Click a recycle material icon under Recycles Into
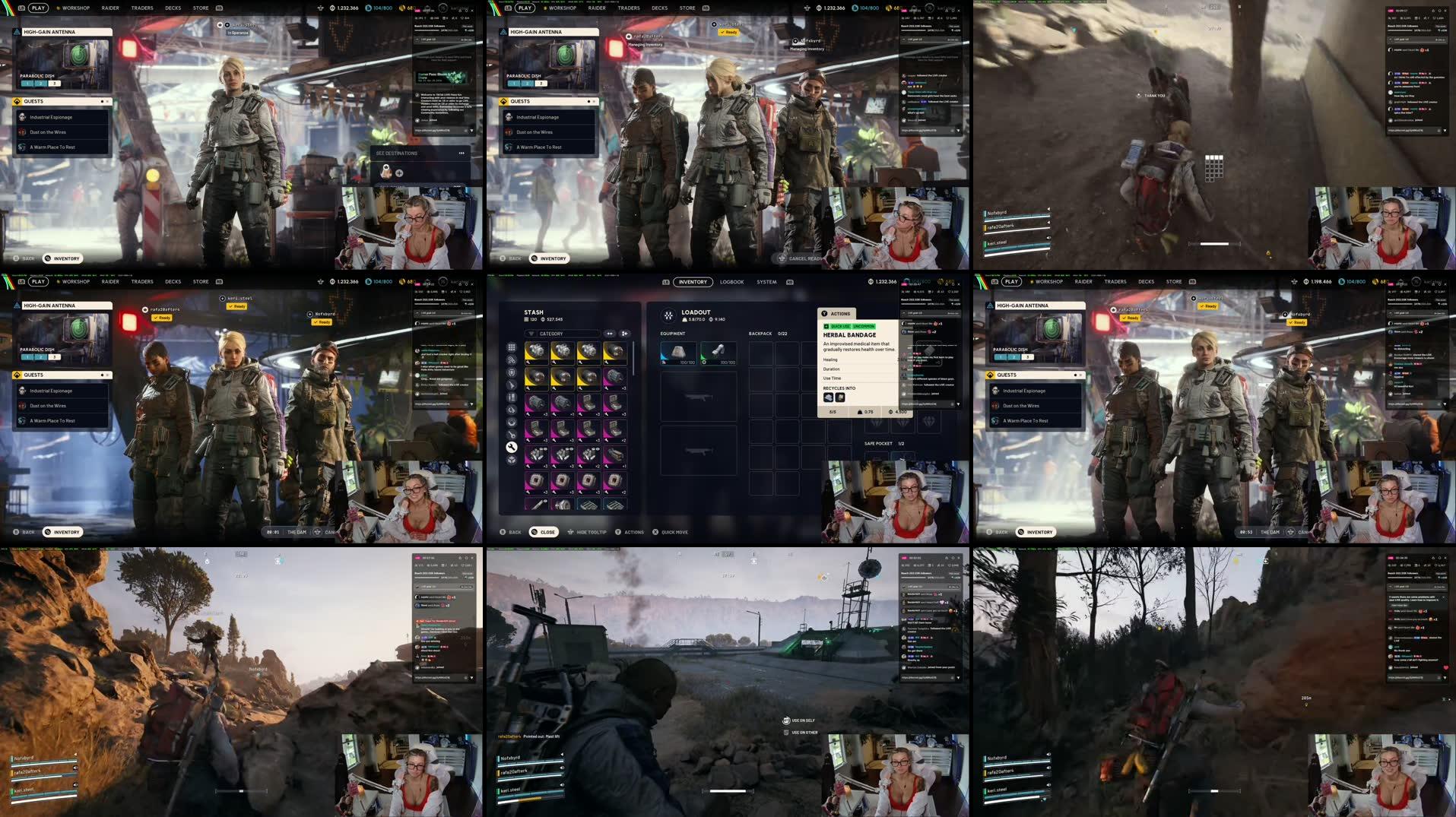Image resolution: width=1456 pixels, height=817 pixels. click(x=829, y=397)
